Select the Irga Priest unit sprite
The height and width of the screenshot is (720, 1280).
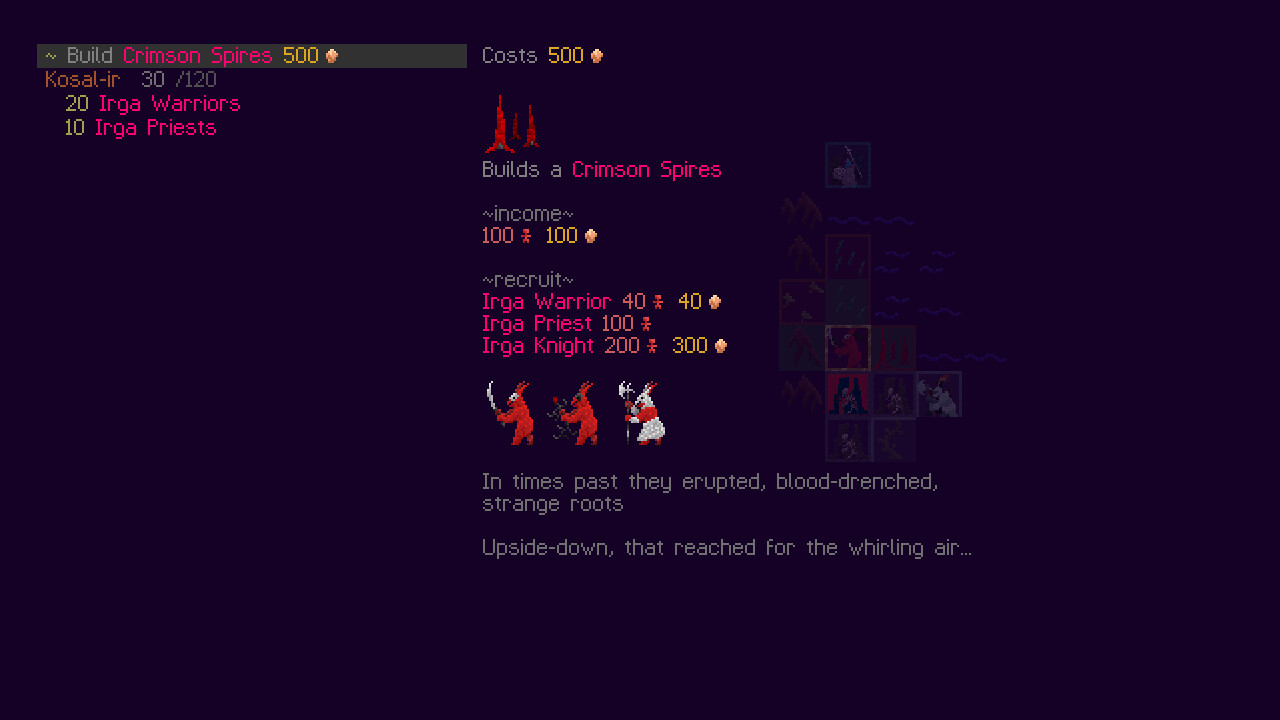(577, 413)
